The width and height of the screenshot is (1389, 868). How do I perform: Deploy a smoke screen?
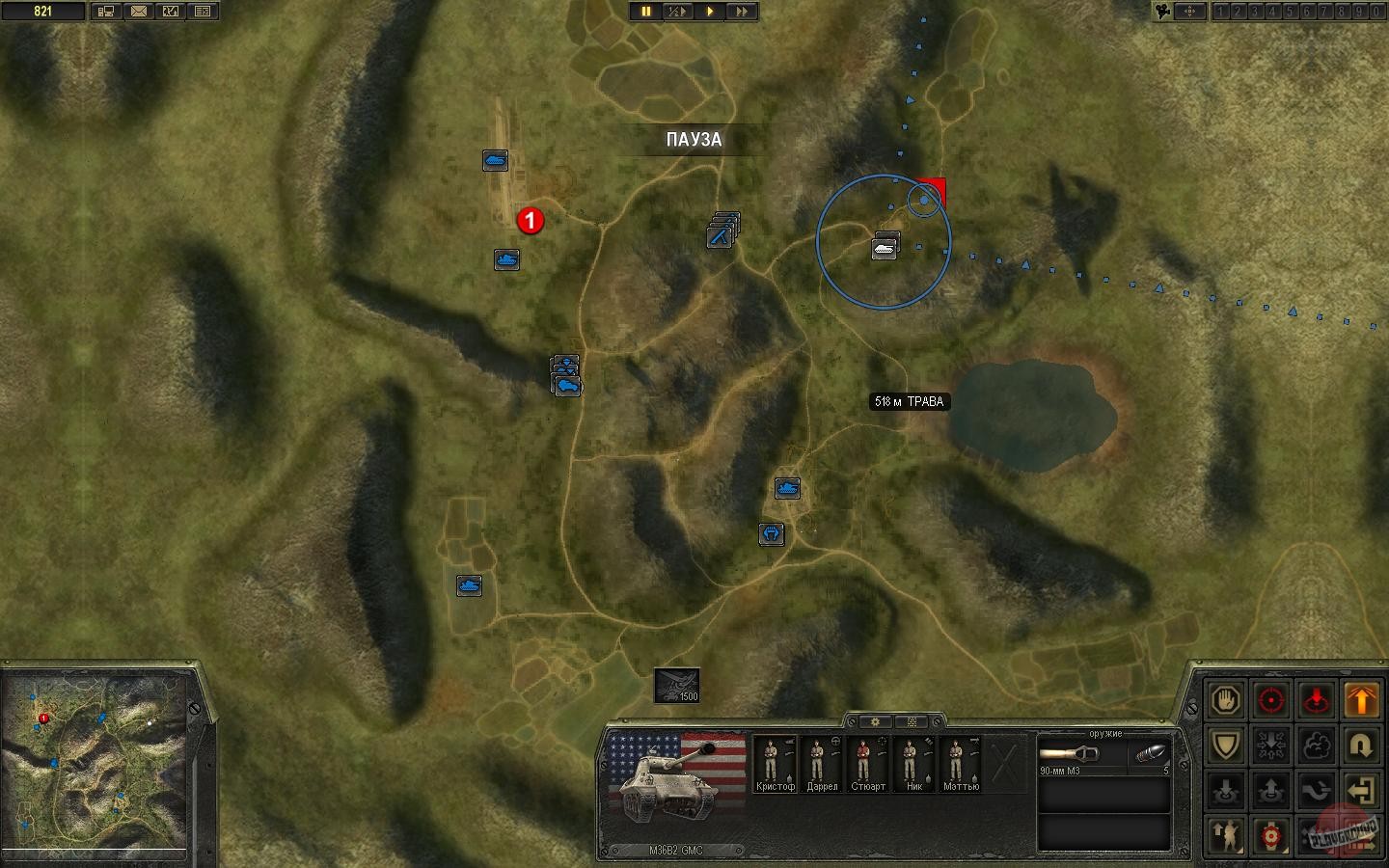(1317, 744)
